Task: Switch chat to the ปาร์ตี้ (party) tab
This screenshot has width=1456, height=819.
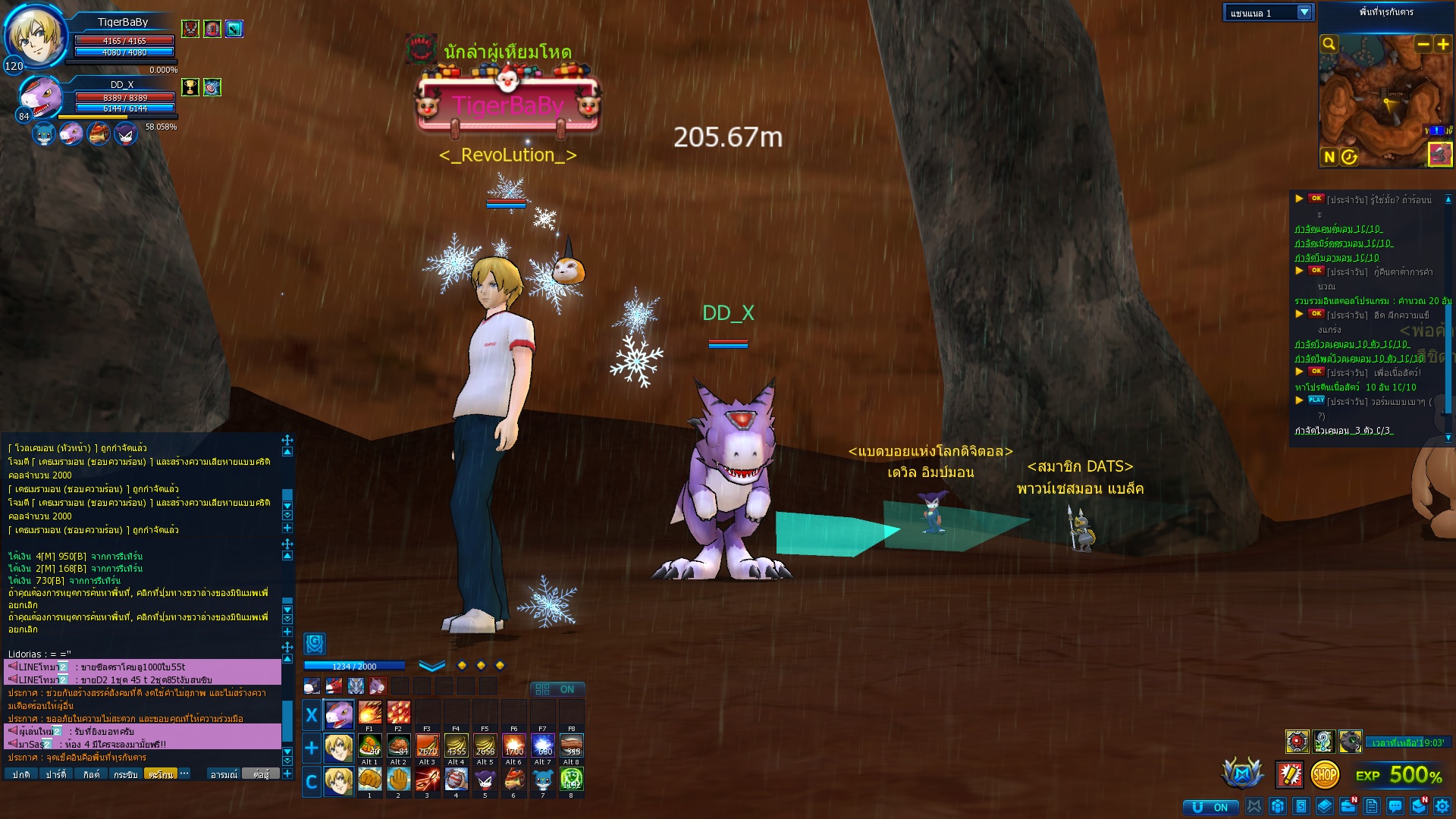Action: [x=55, y=774]
